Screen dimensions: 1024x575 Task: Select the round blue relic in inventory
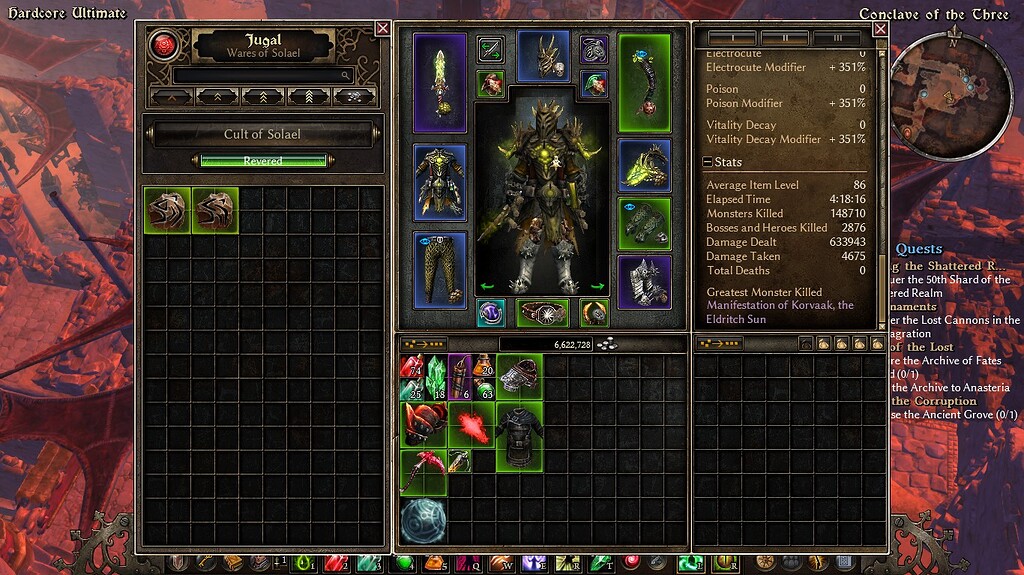pos(424,522)
